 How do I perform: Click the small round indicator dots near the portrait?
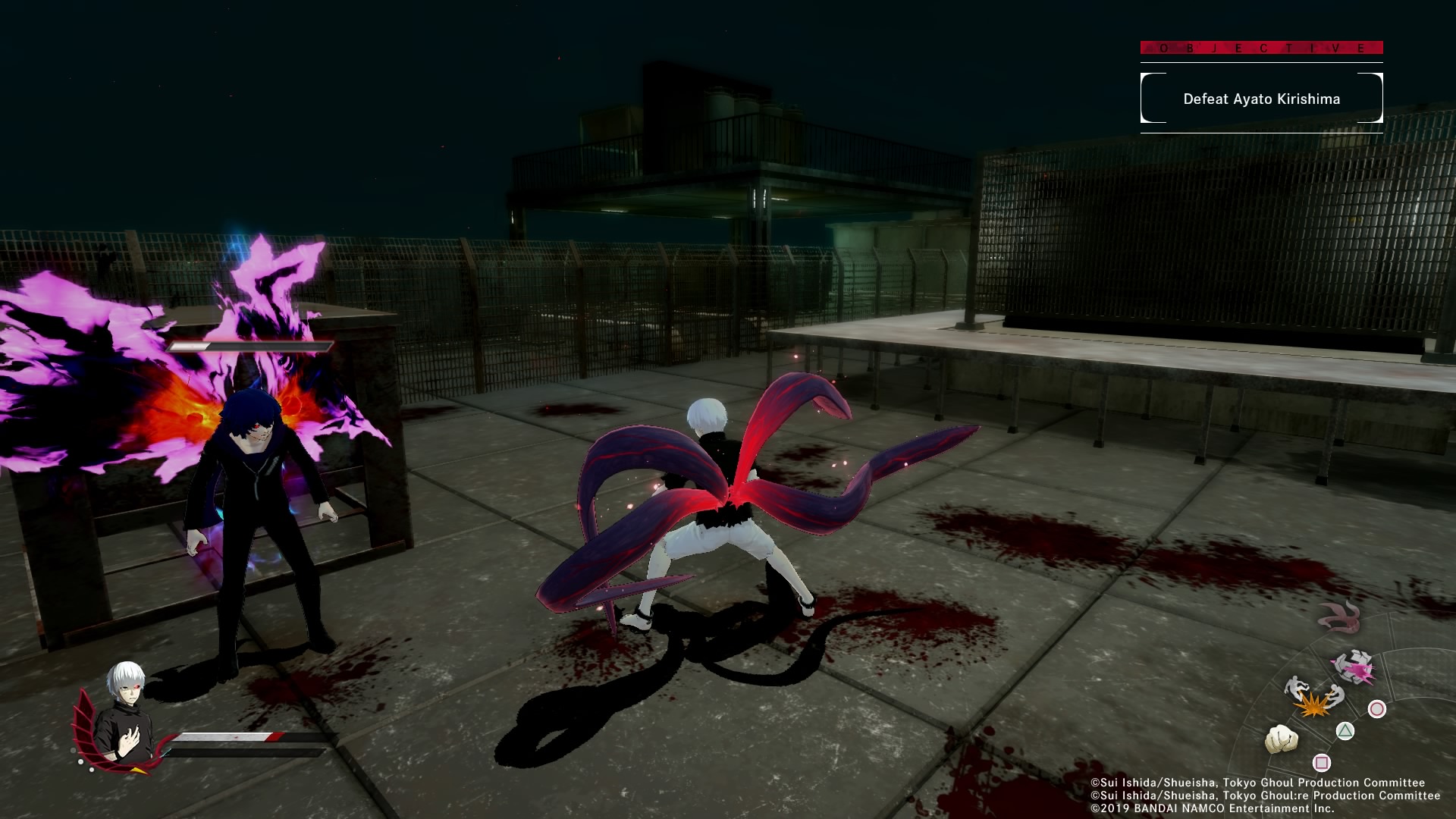[x=82, y=761]
